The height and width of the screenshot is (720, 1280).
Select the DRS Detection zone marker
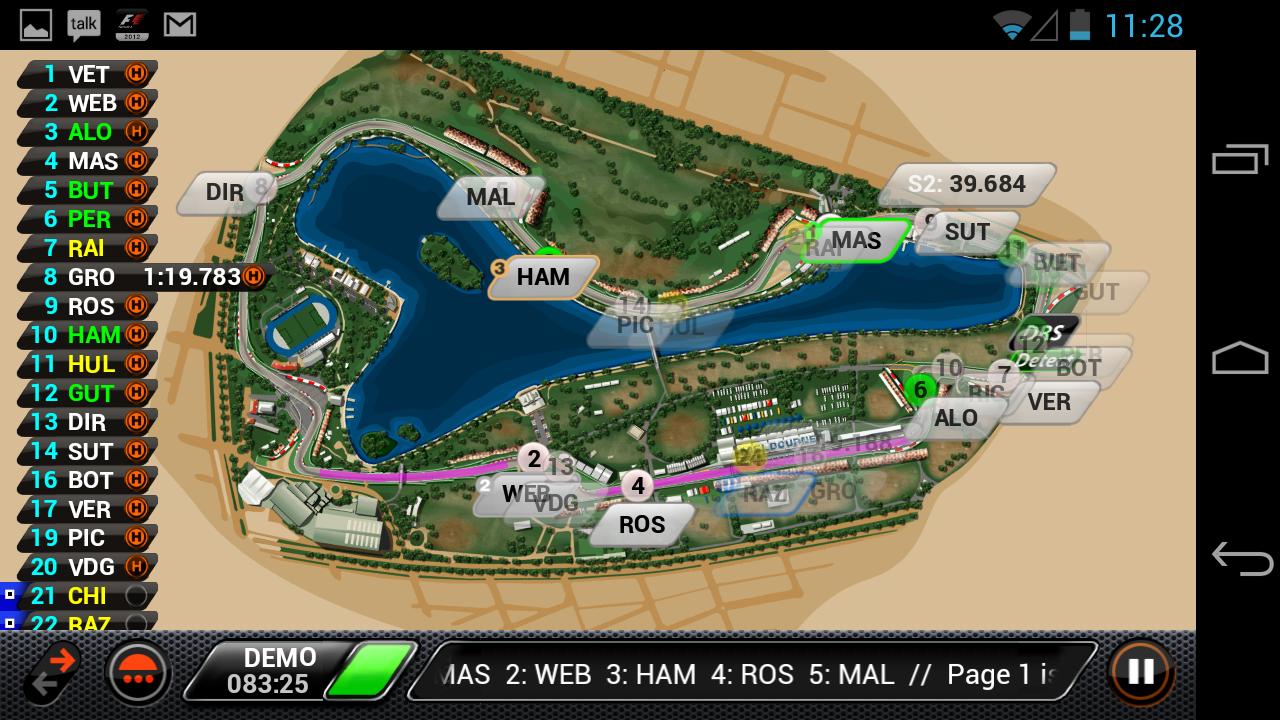[x=1042, y=340]
